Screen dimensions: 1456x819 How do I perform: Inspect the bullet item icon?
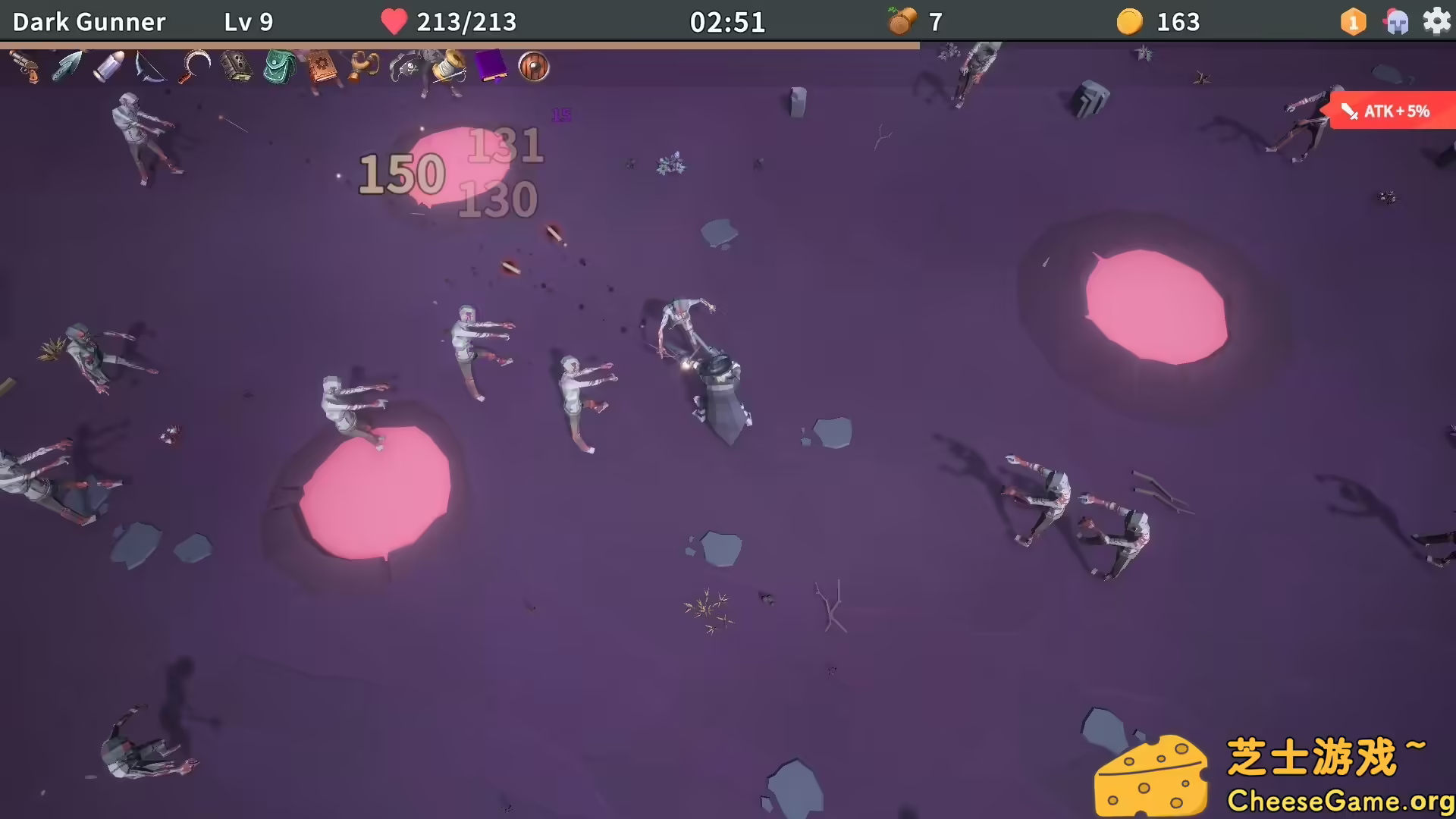point(108,67)
